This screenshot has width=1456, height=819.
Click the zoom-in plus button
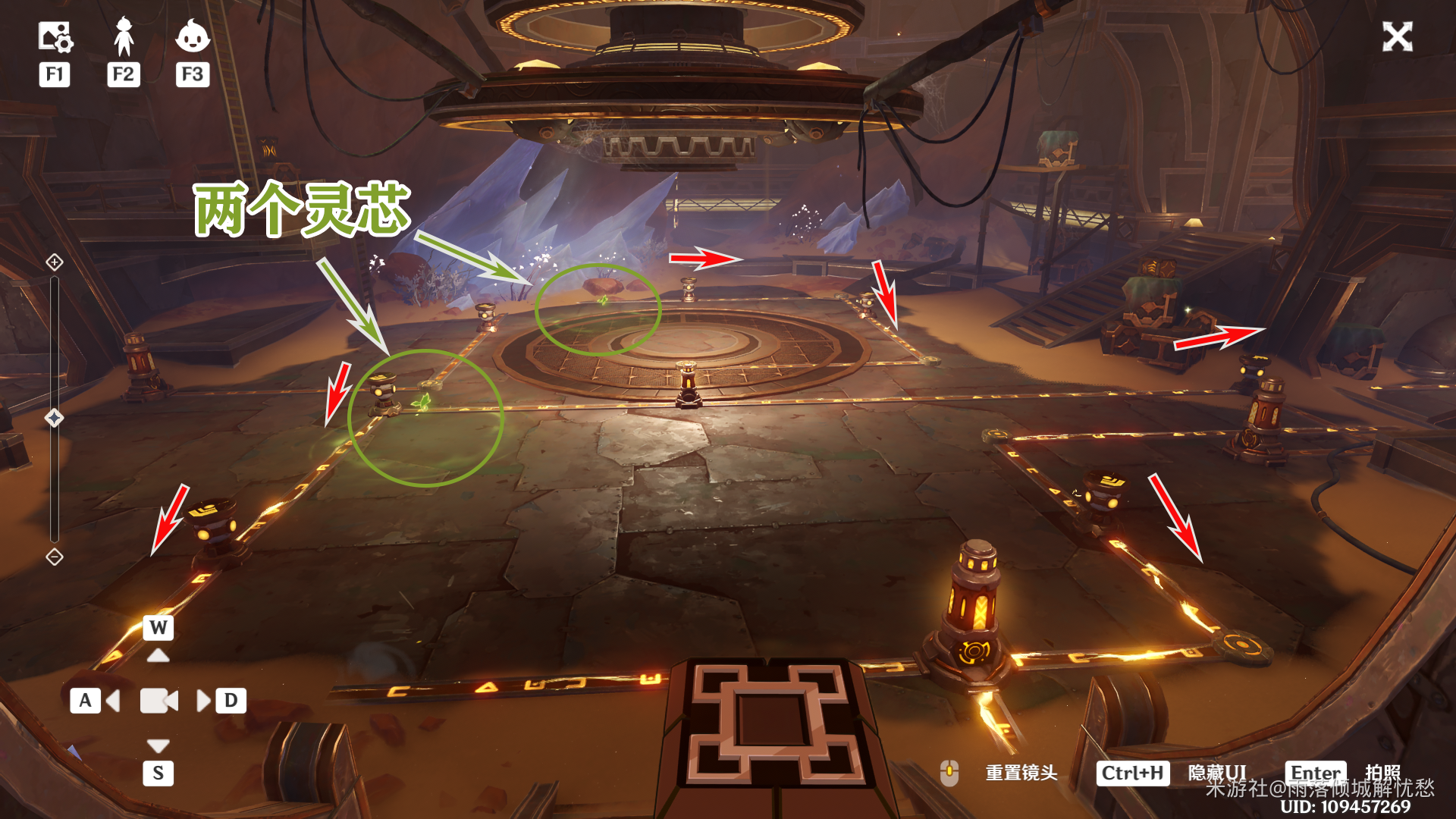pos(55,262)
